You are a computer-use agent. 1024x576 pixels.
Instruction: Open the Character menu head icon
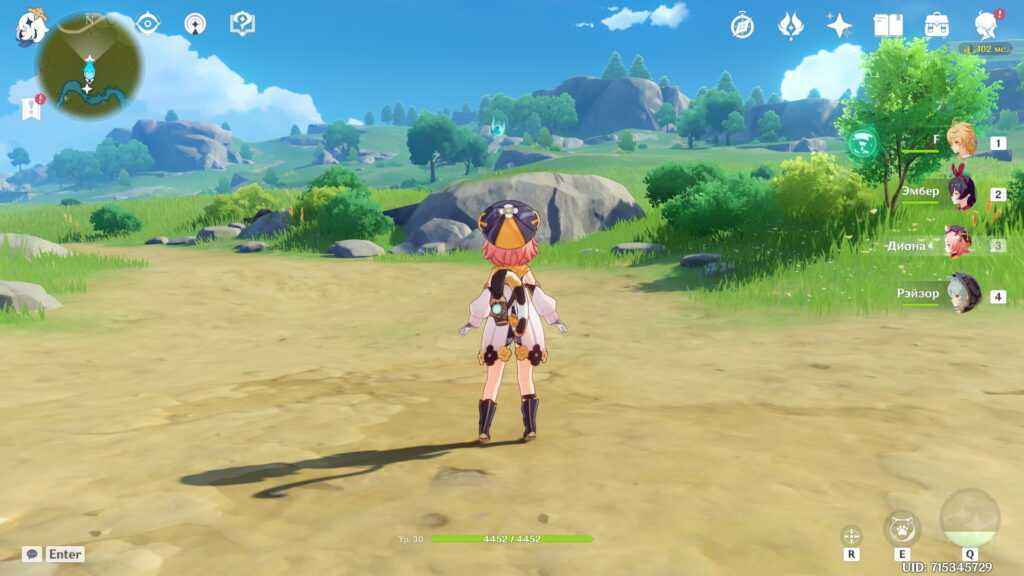pyautogui.click(x=987, y=26)
